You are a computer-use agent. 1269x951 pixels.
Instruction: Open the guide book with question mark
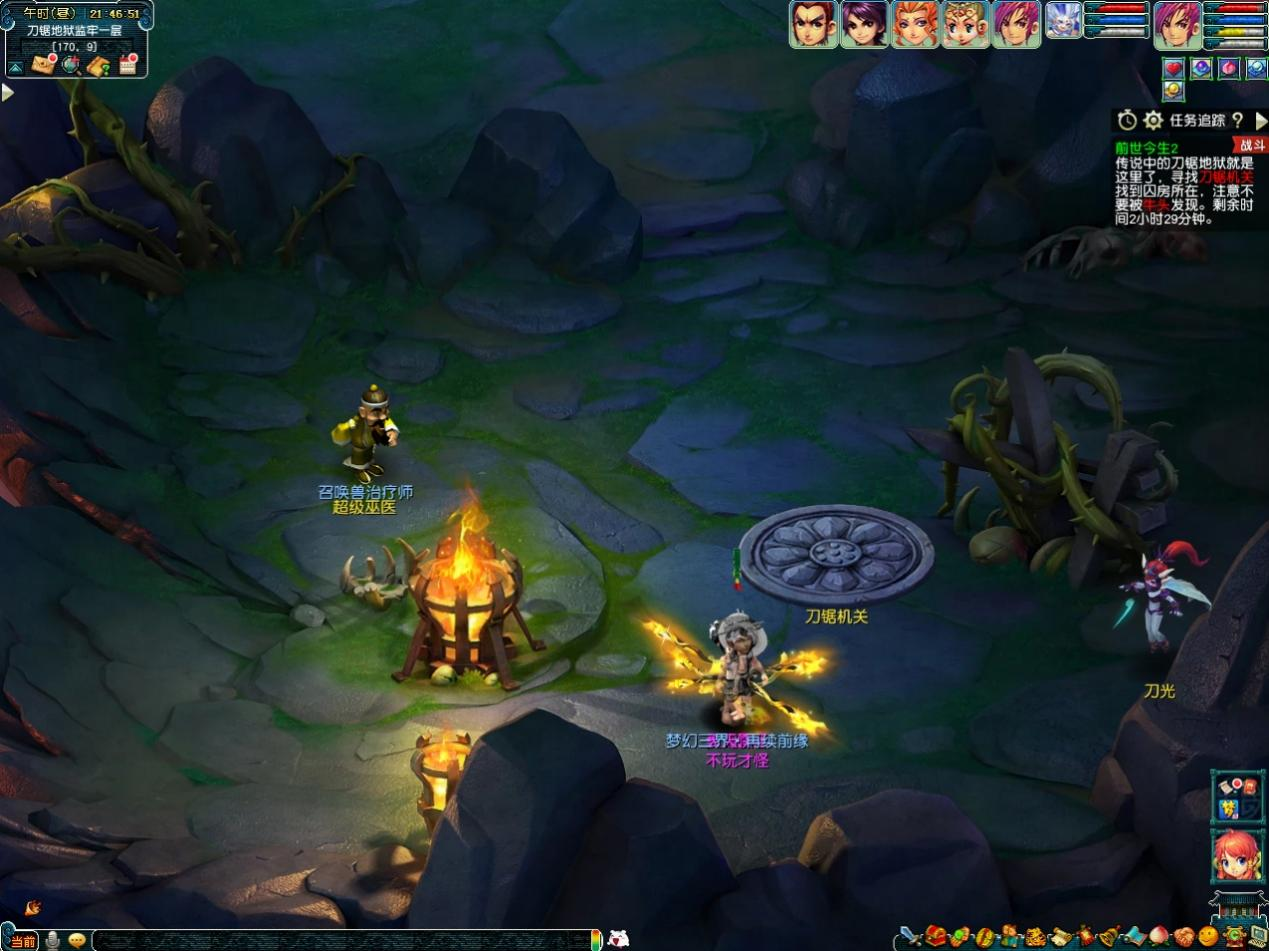[98, 66]
